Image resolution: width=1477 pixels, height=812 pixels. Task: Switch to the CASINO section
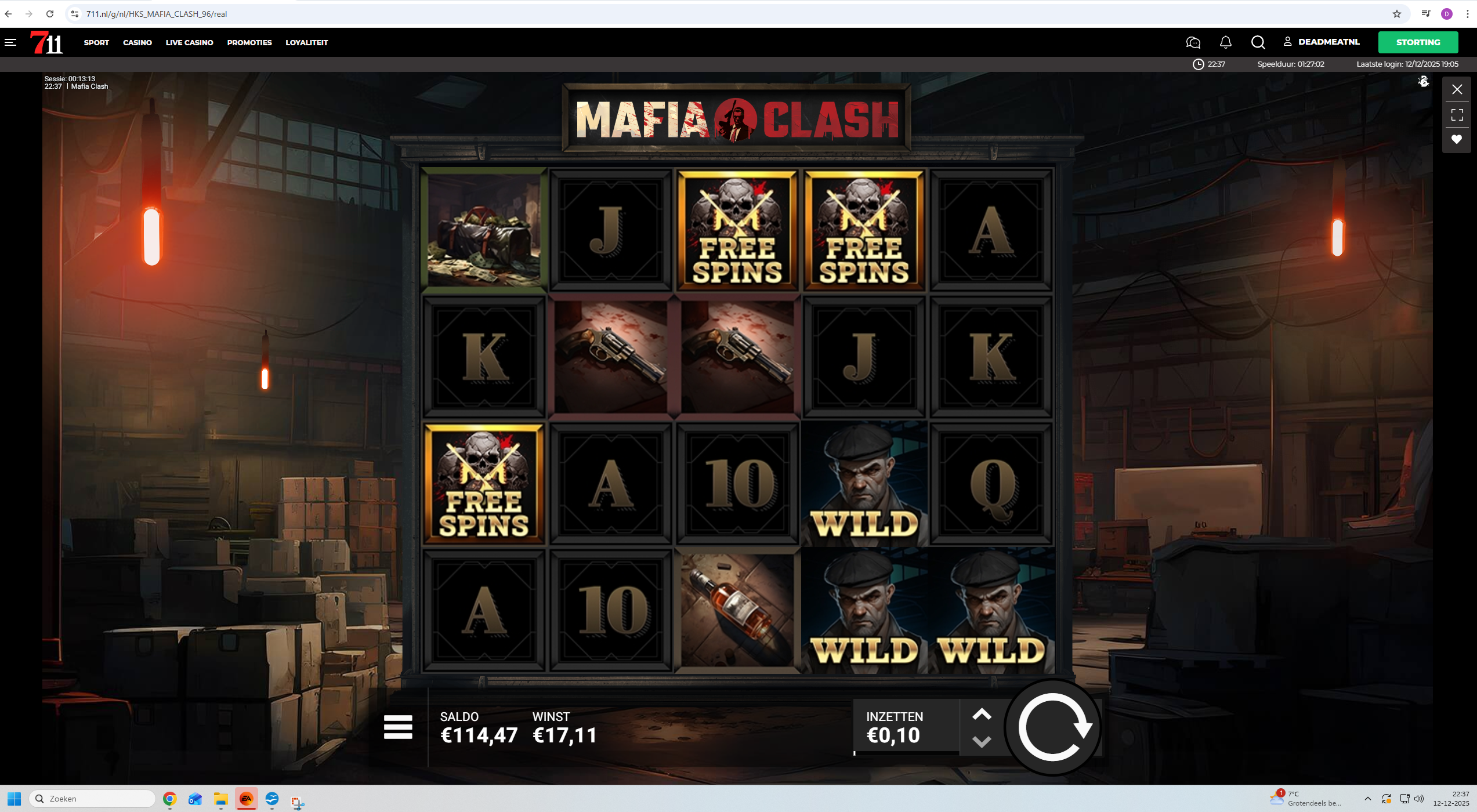click(x=137, y=42)
